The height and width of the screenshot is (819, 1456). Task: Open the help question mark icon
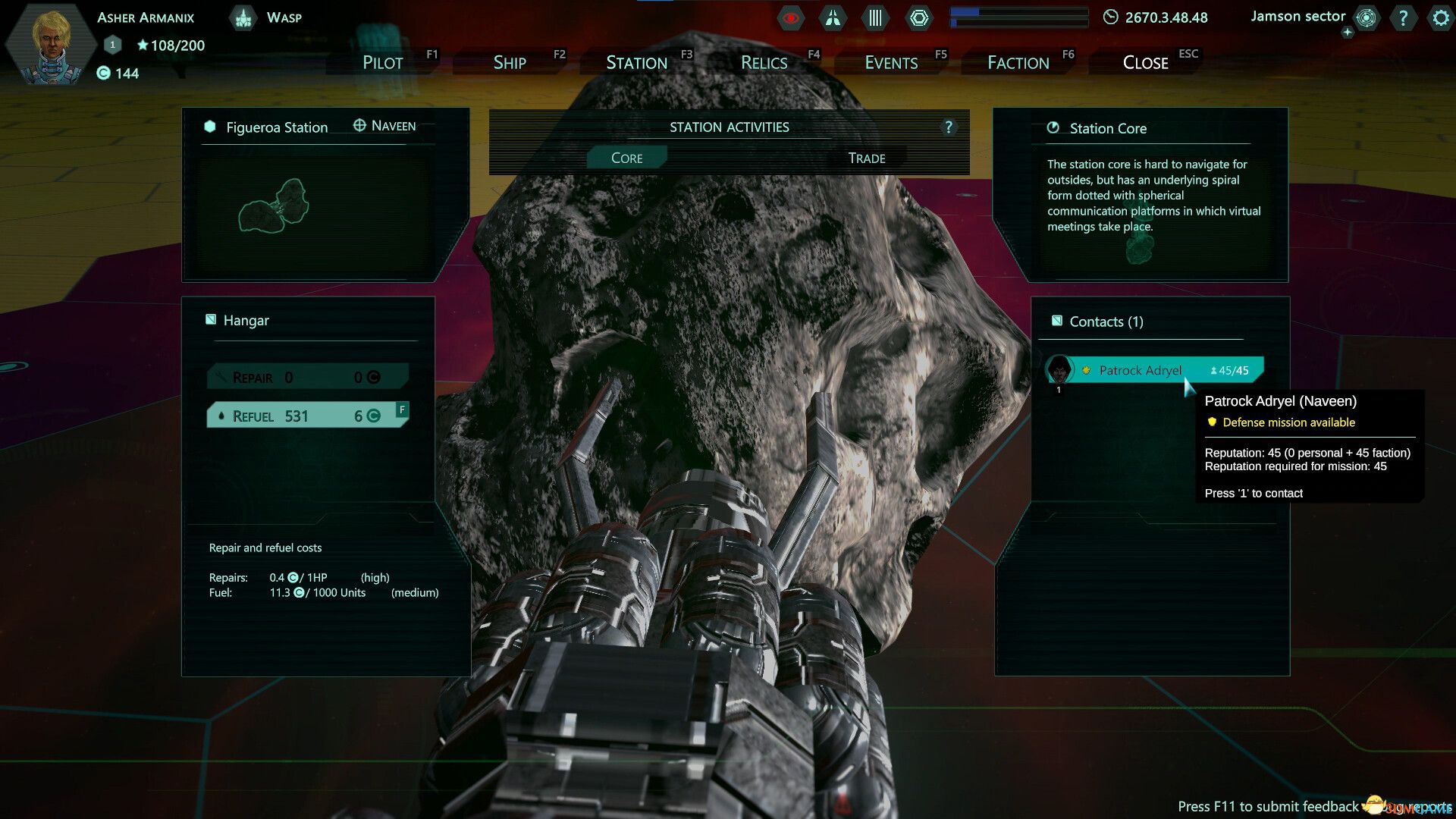(x=1403, y=18)
